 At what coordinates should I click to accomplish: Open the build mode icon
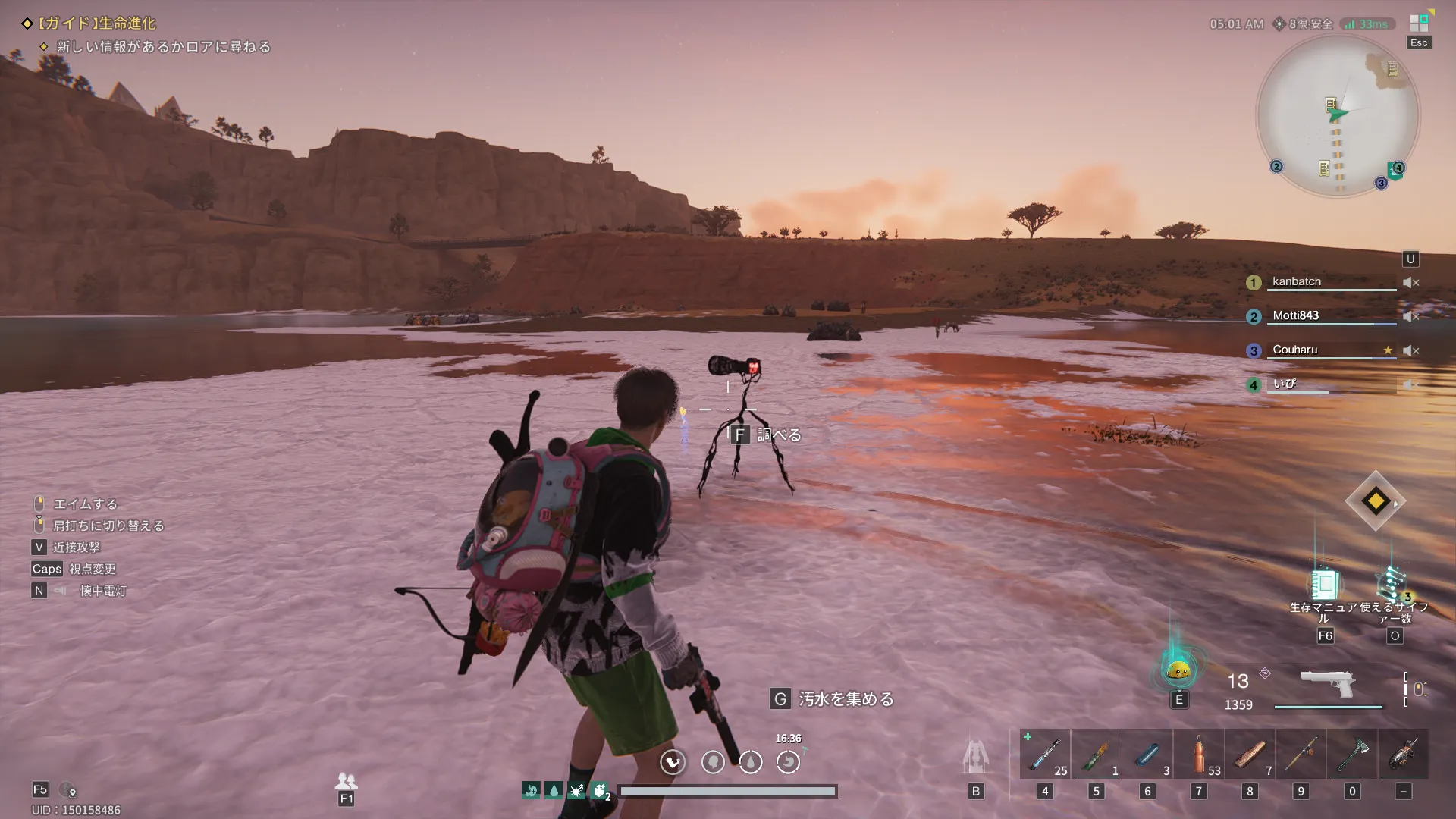point(976,755)
